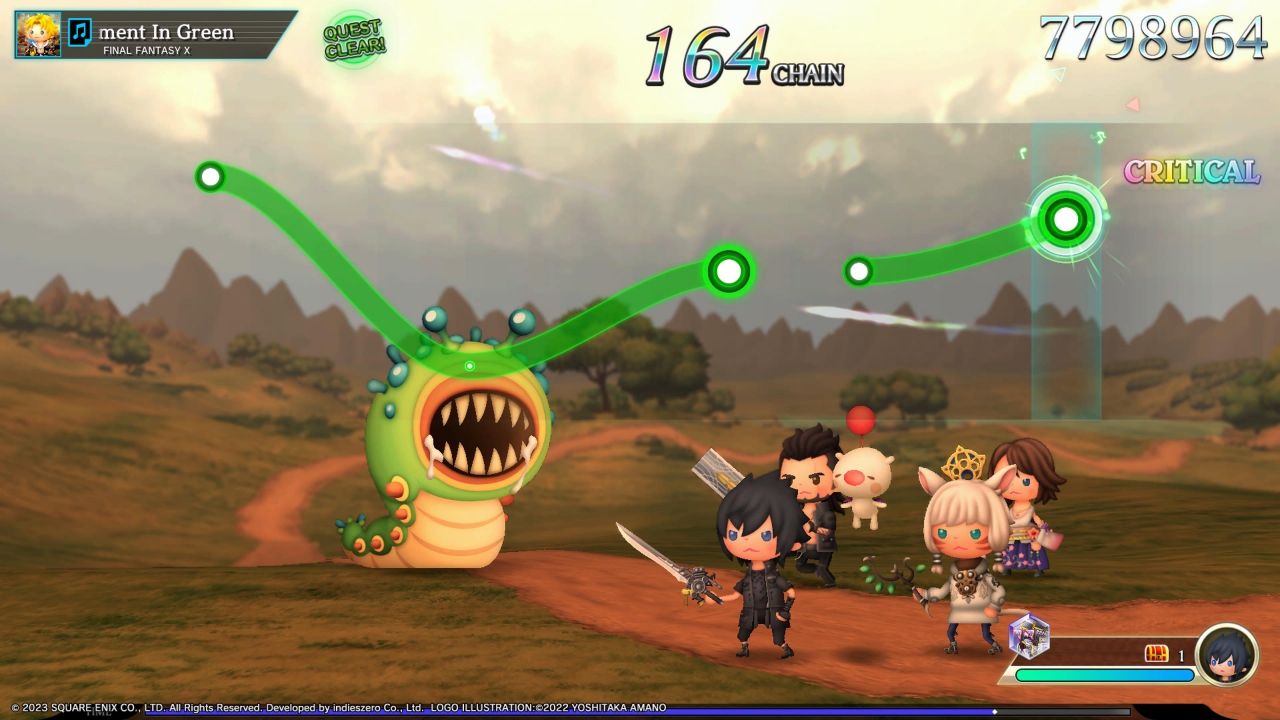Click the song artwork thumbnail

(39, 34)
